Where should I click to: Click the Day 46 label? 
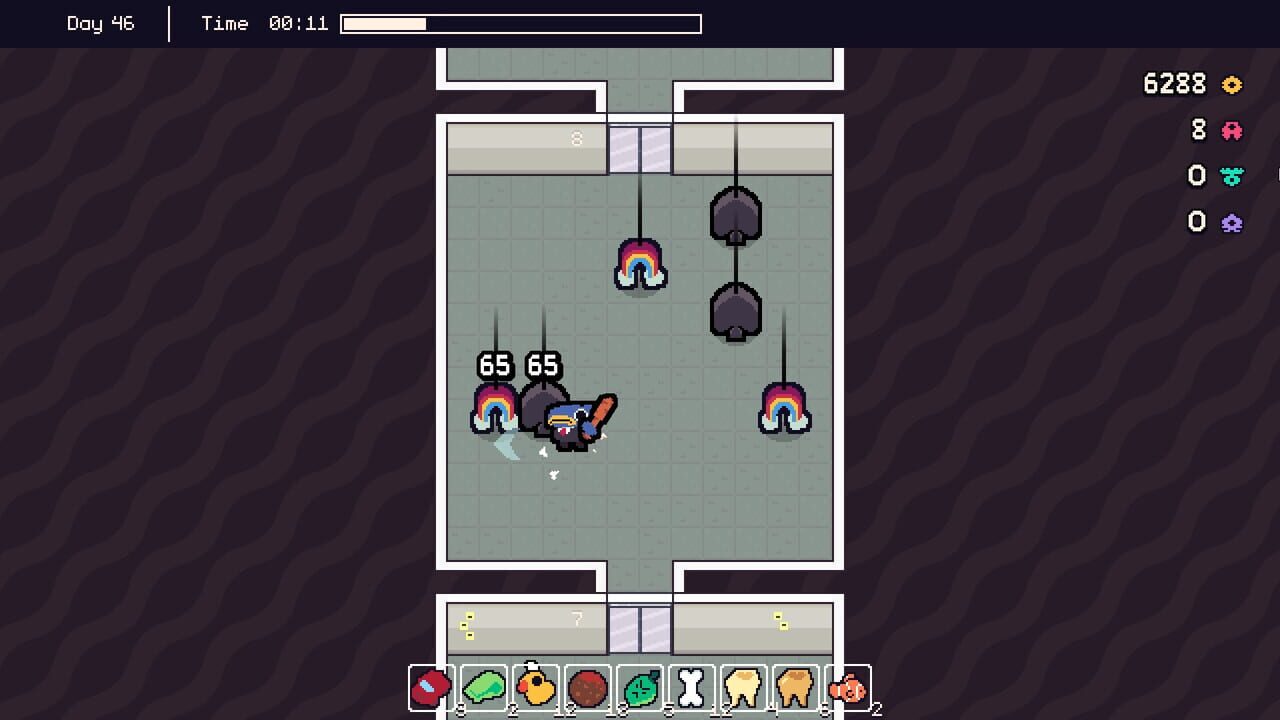[x=100, y=23]
